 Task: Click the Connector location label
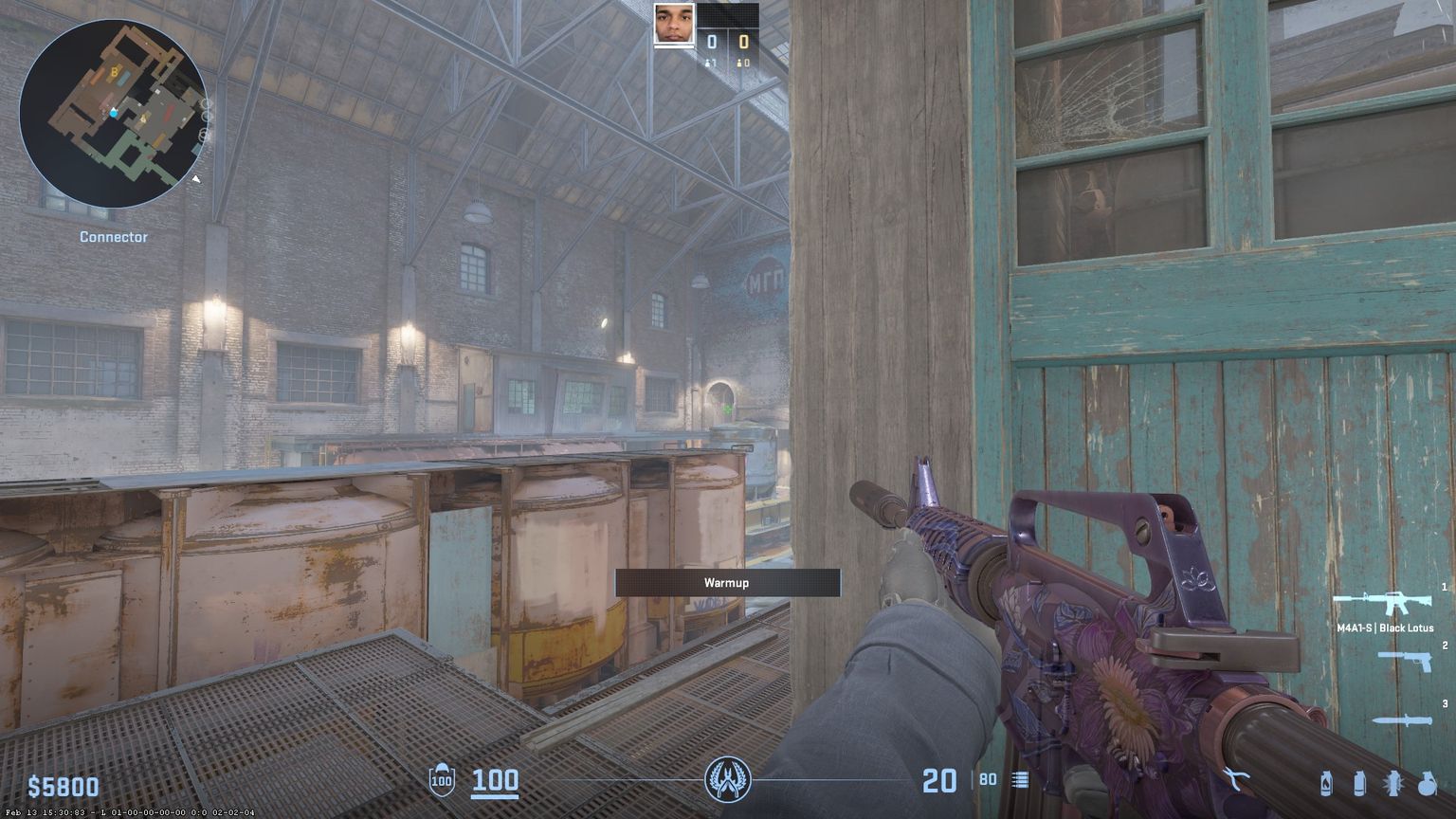point(113,236)
